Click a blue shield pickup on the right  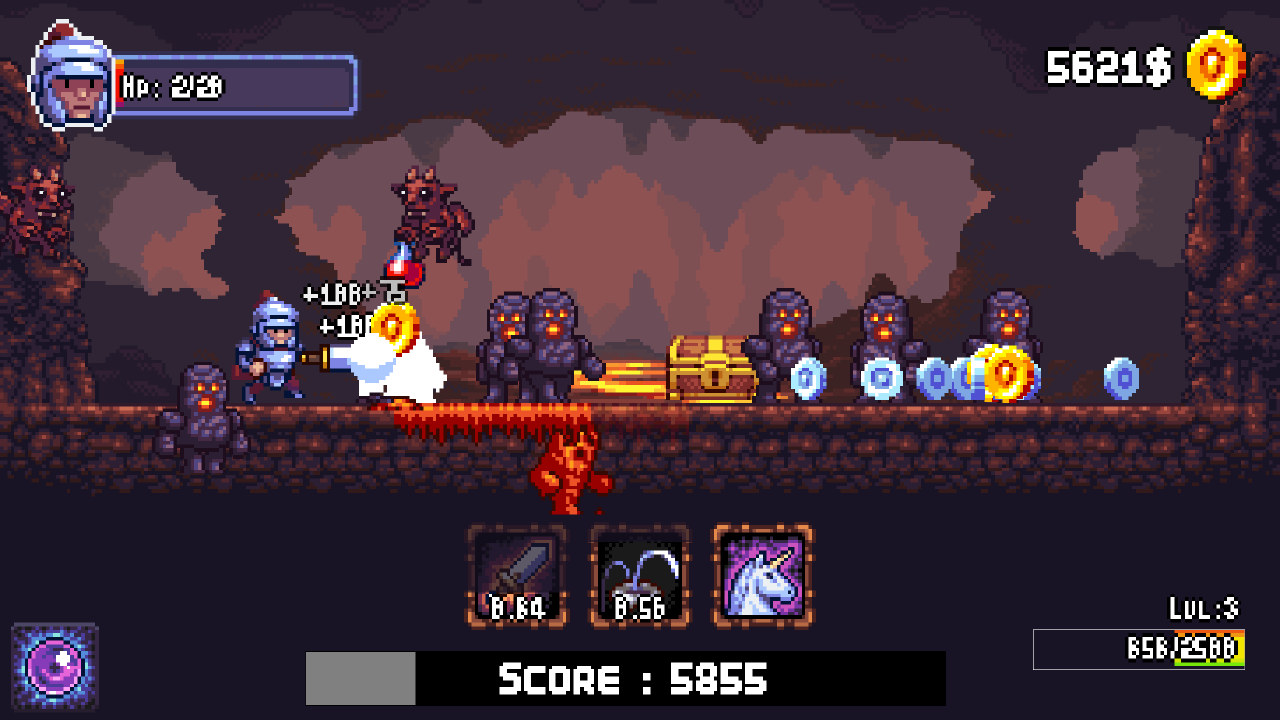click(808, 380)
